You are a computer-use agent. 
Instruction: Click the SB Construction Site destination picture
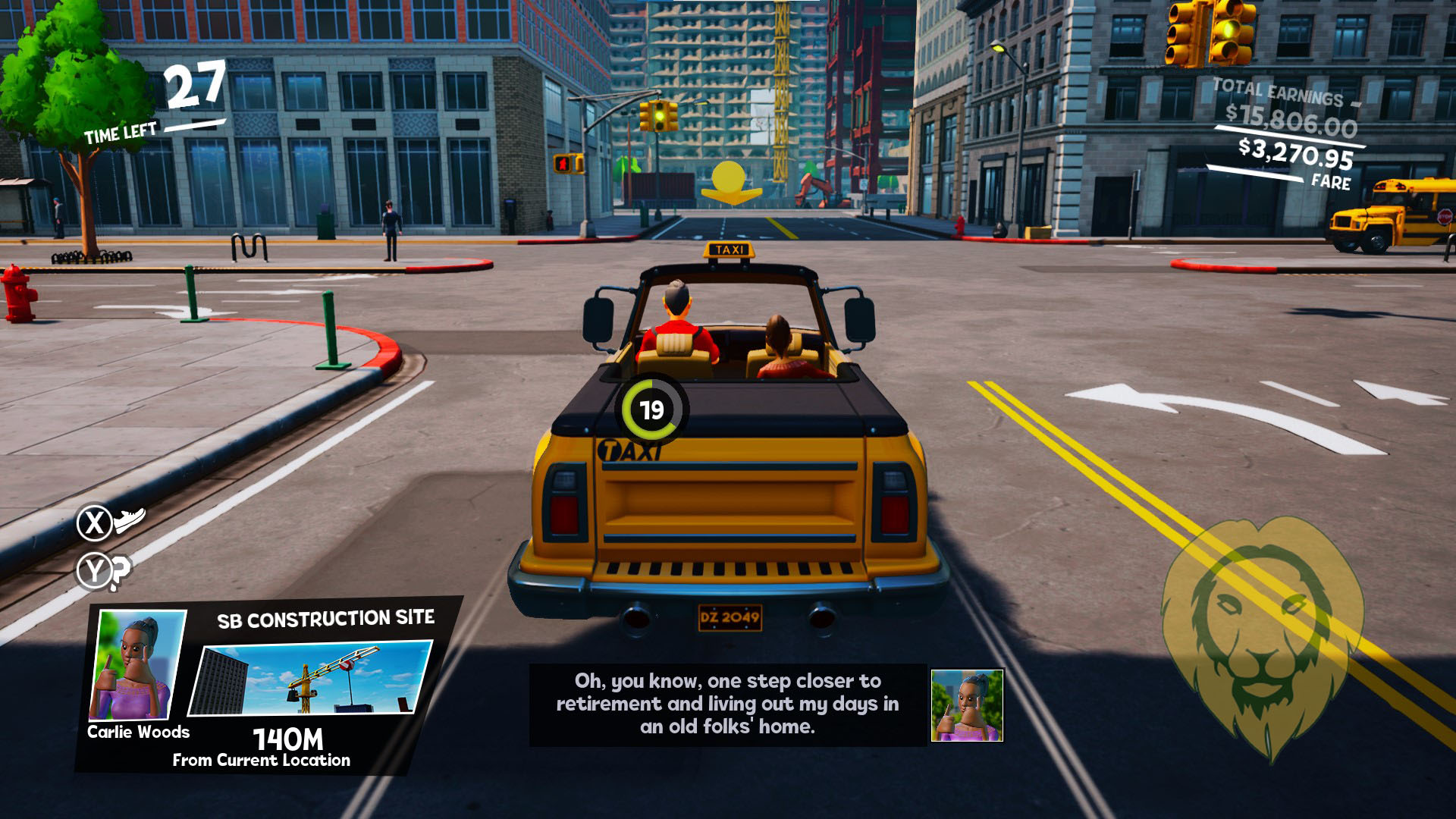(x=311, y=679)
